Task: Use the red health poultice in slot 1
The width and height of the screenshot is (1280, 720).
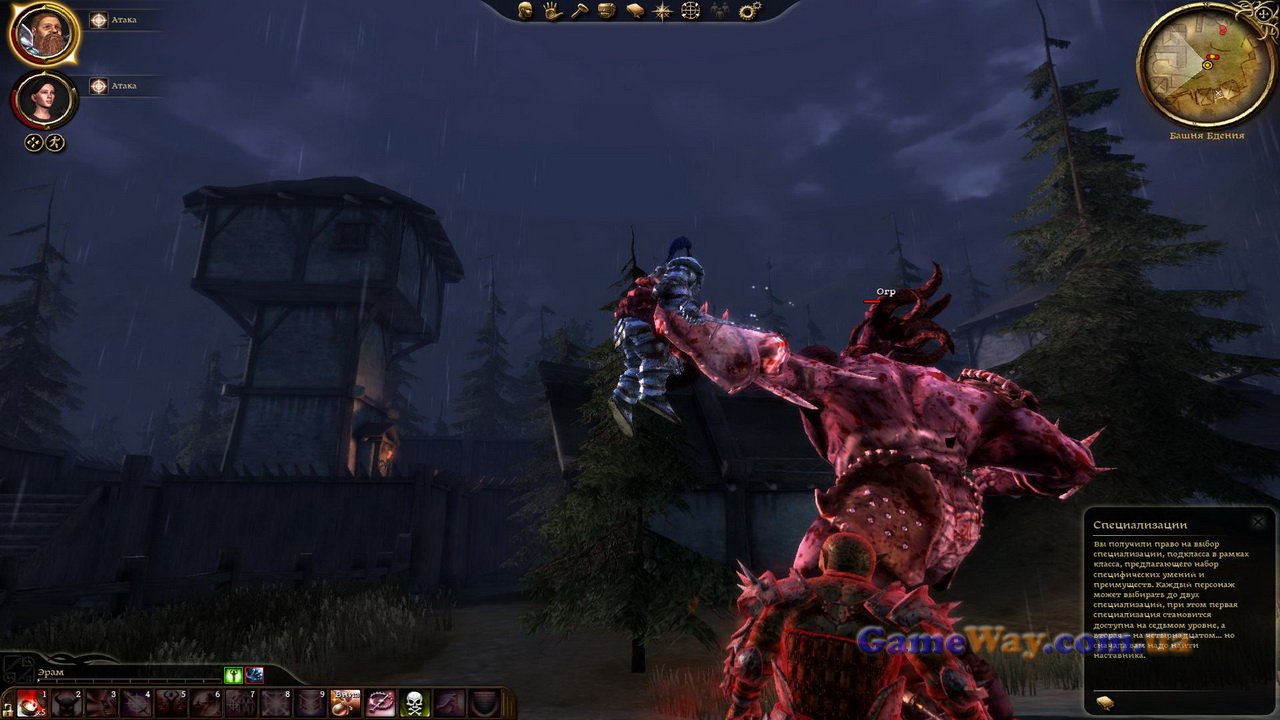Action: coord(31,703)
